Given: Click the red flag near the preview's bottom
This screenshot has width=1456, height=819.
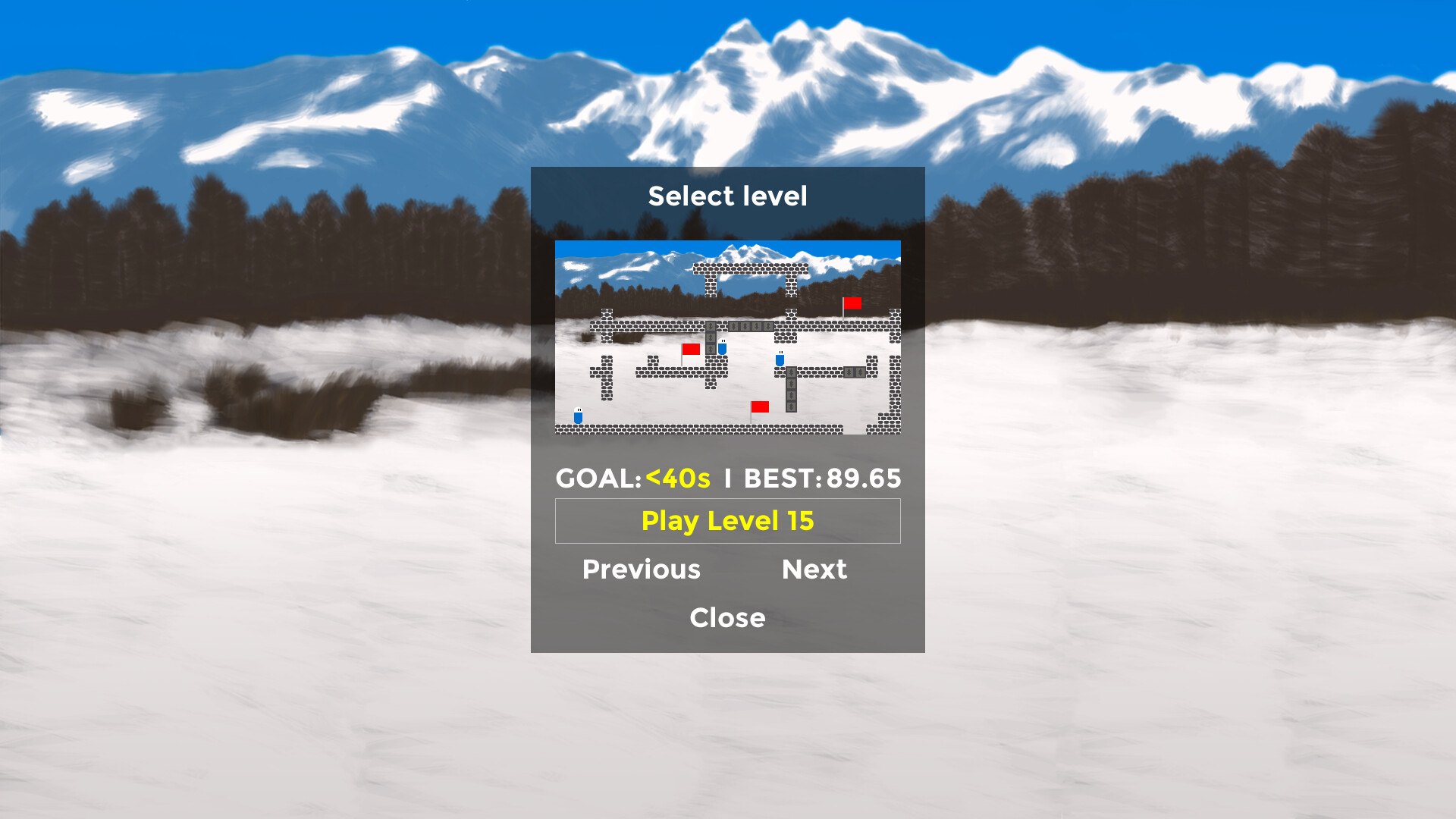Looking at the screenshot, I should coord(760,407).
